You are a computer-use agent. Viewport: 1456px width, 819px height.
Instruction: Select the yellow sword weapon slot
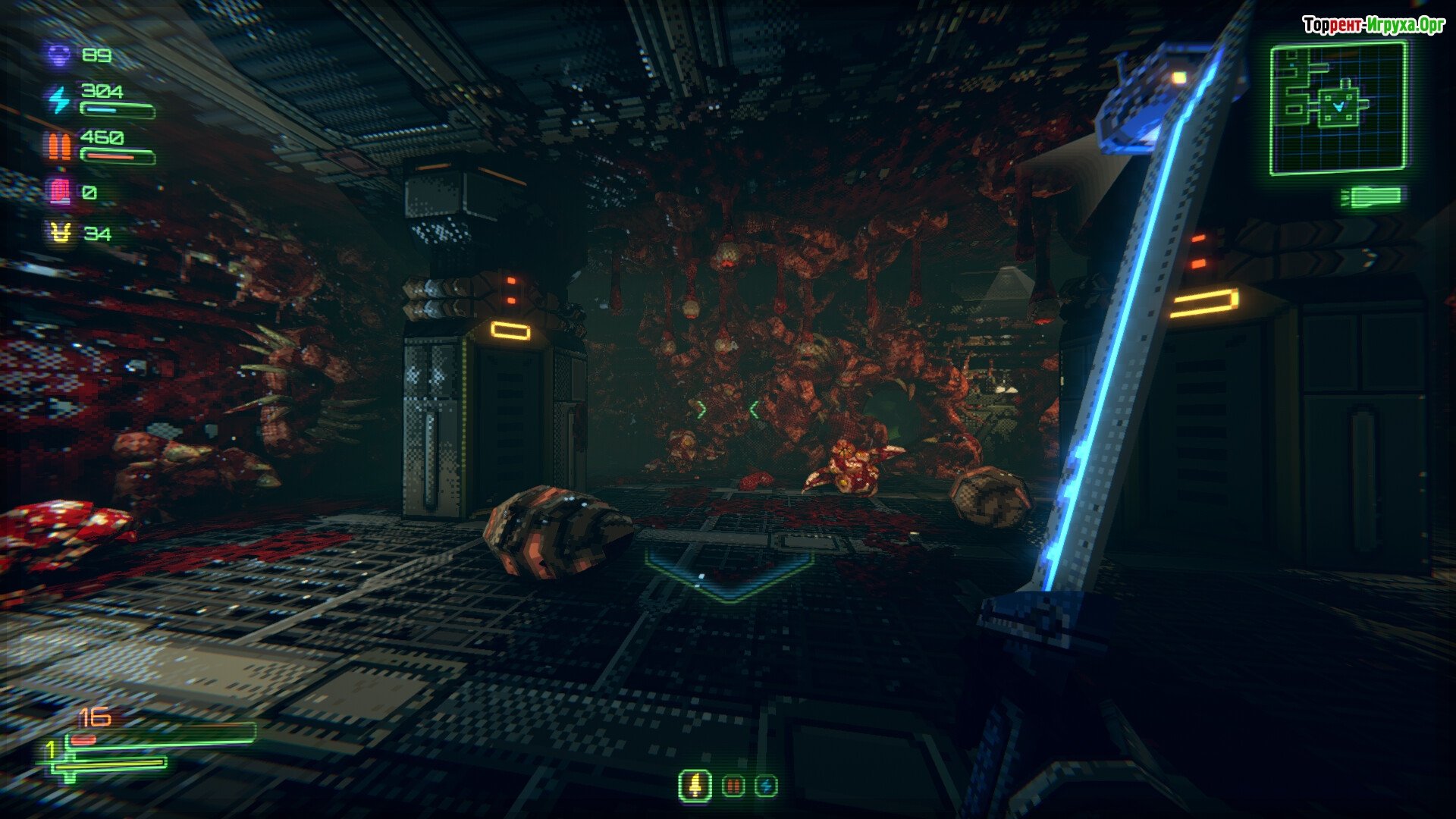pos(695,786)
